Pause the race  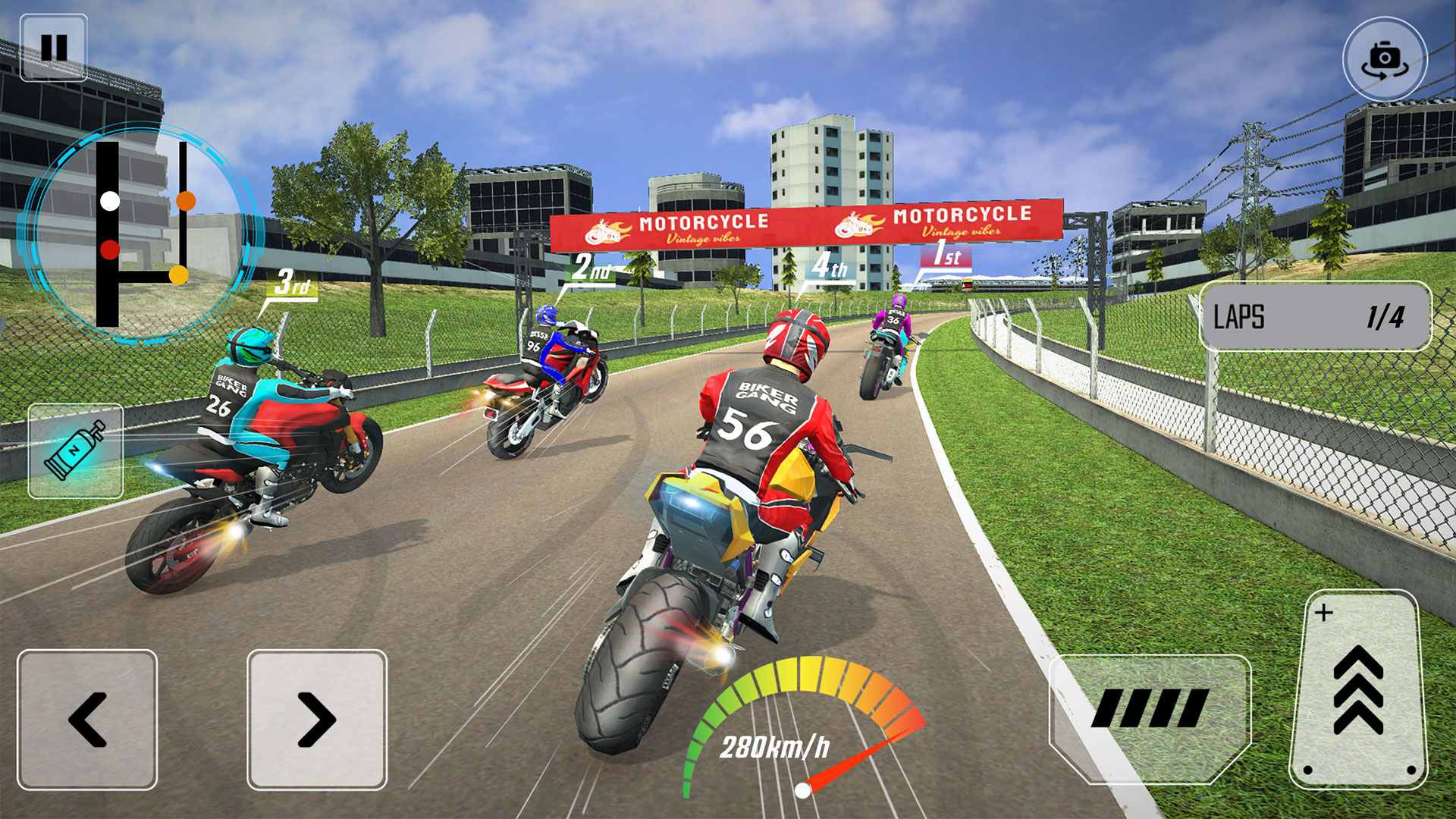(53, 49)
